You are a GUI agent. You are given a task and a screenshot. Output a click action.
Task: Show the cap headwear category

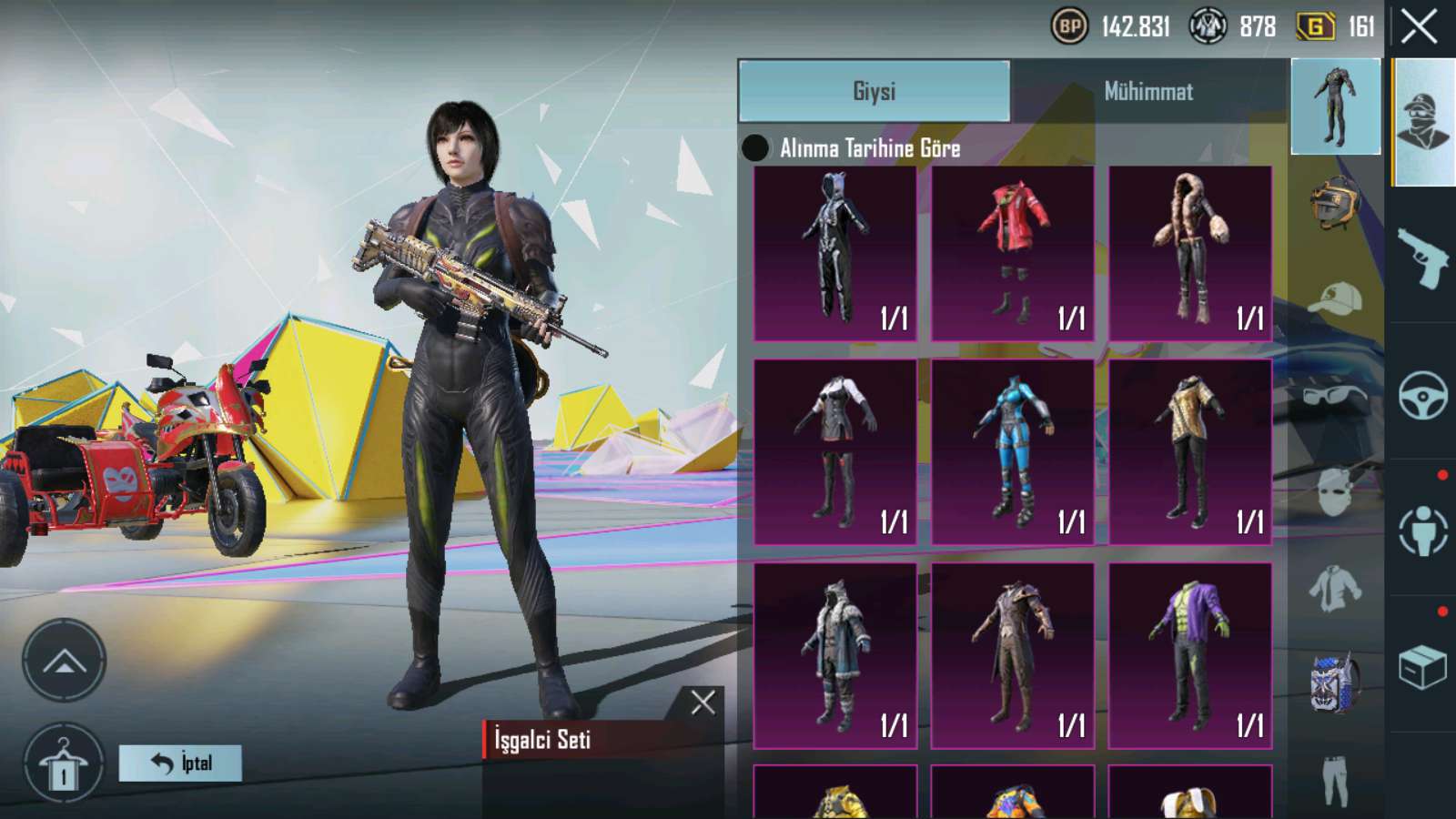coord(1335,298)
